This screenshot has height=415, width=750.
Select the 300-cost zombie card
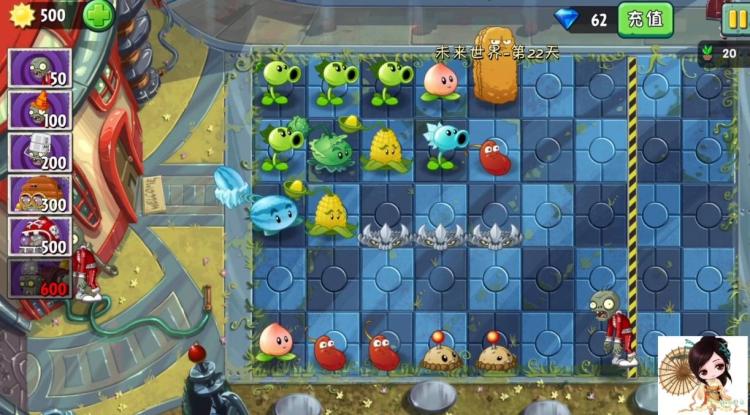[39, 194]
